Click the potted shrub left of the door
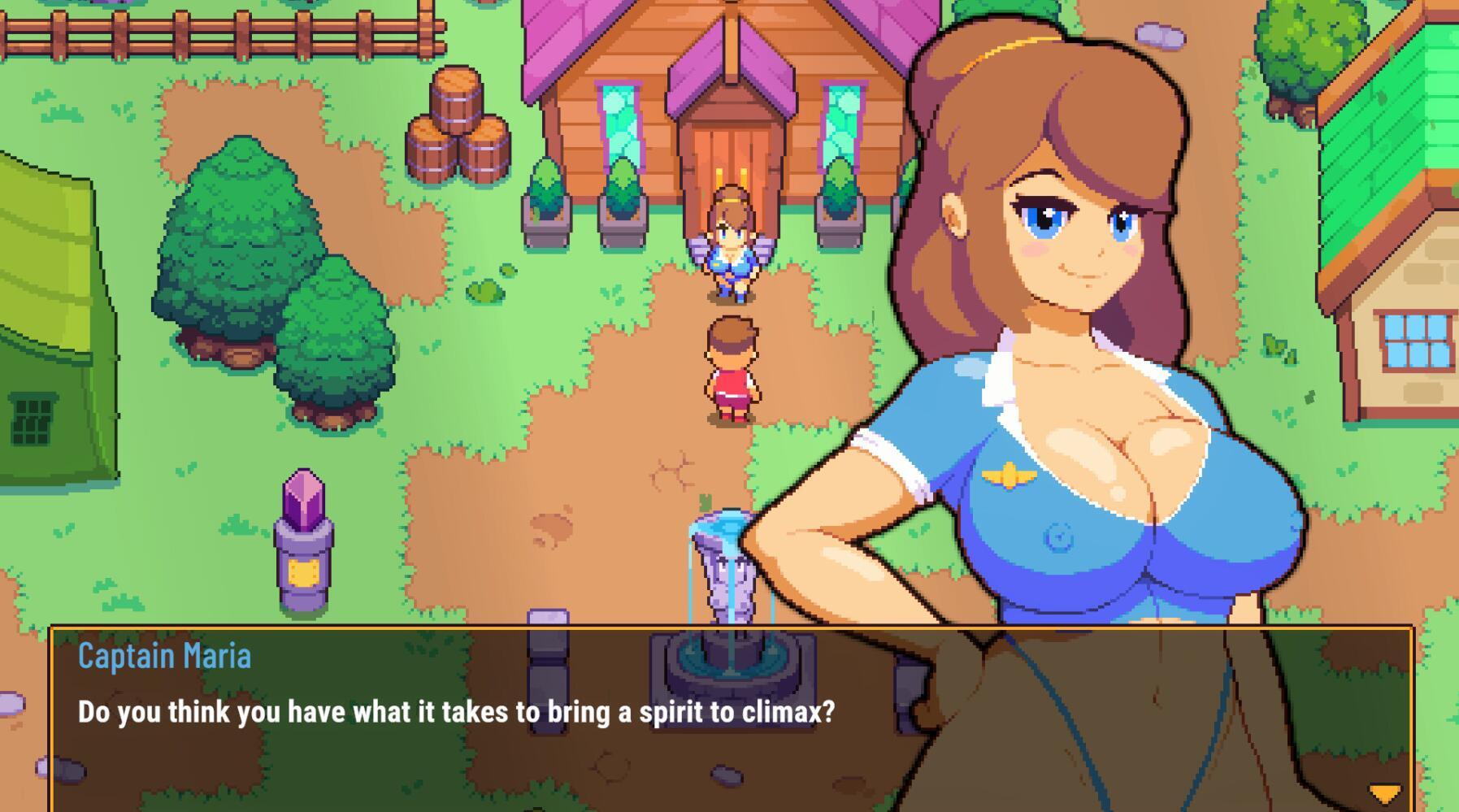Viewport: 1459px width, 812px height. click(x=623, y=209)
